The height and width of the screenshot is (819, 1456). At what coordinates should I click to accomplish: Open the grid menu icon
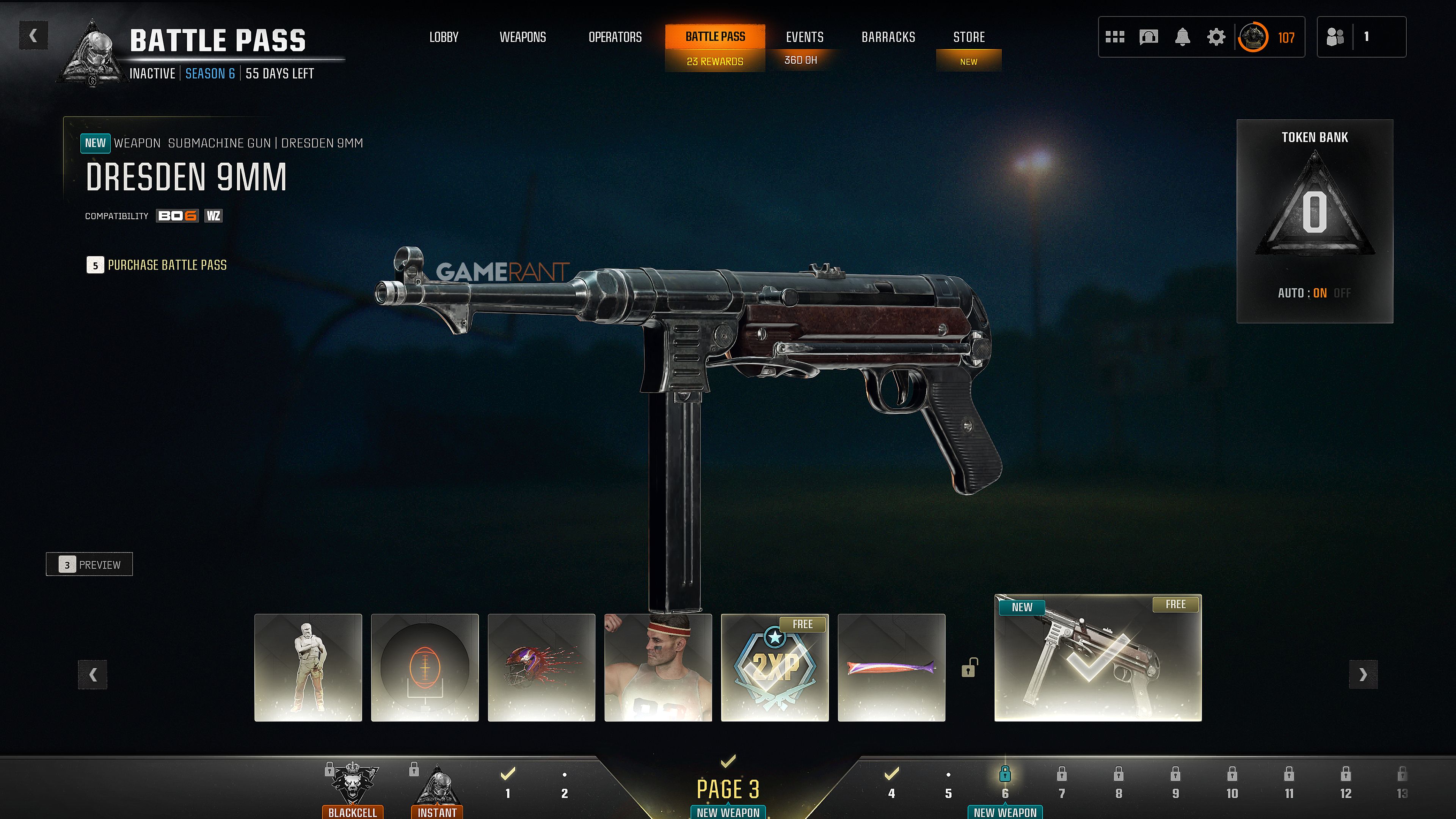click(x=1115, y=37)
